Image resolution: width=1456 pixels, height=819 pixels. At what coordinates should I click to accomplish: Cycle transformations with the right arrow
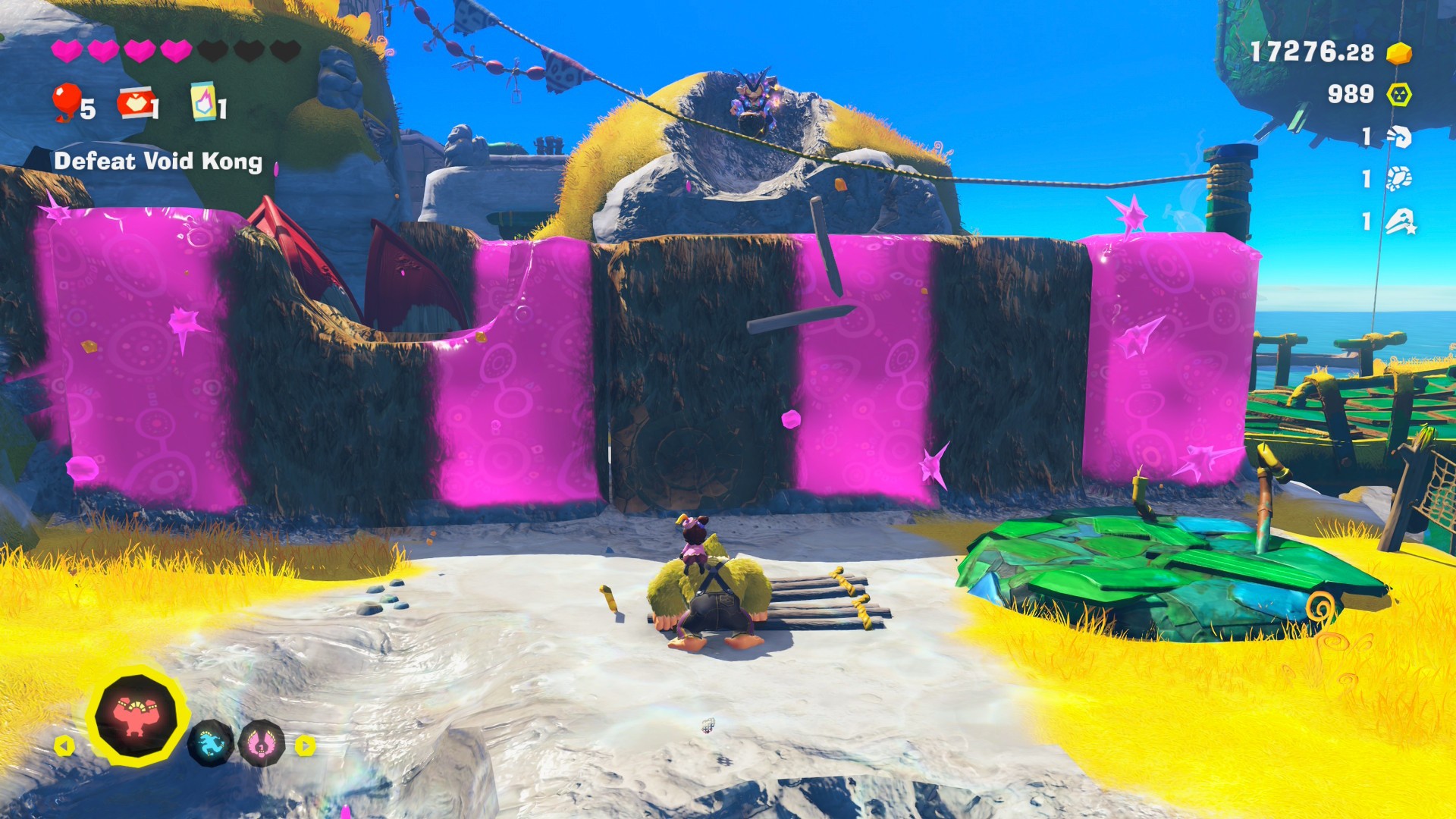[x=305, y=745]
